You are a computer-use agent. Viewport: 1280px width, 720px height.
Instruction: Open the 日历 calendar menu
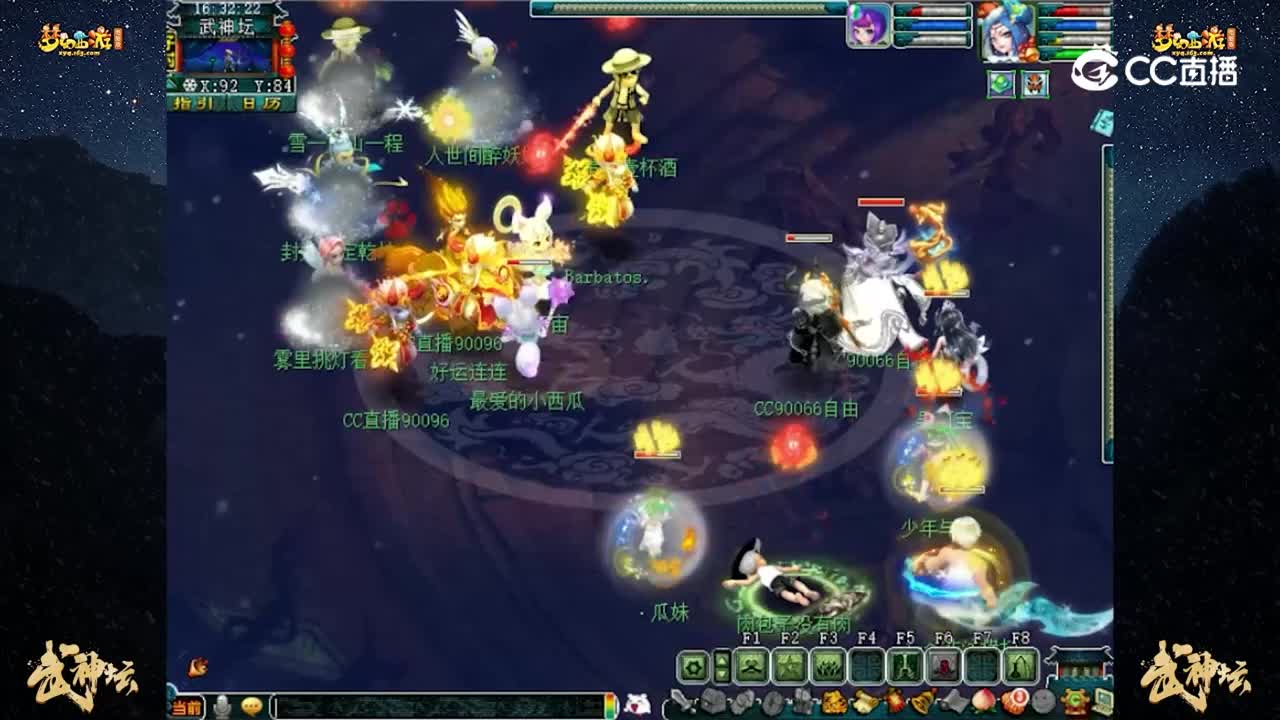click(261, 103)
